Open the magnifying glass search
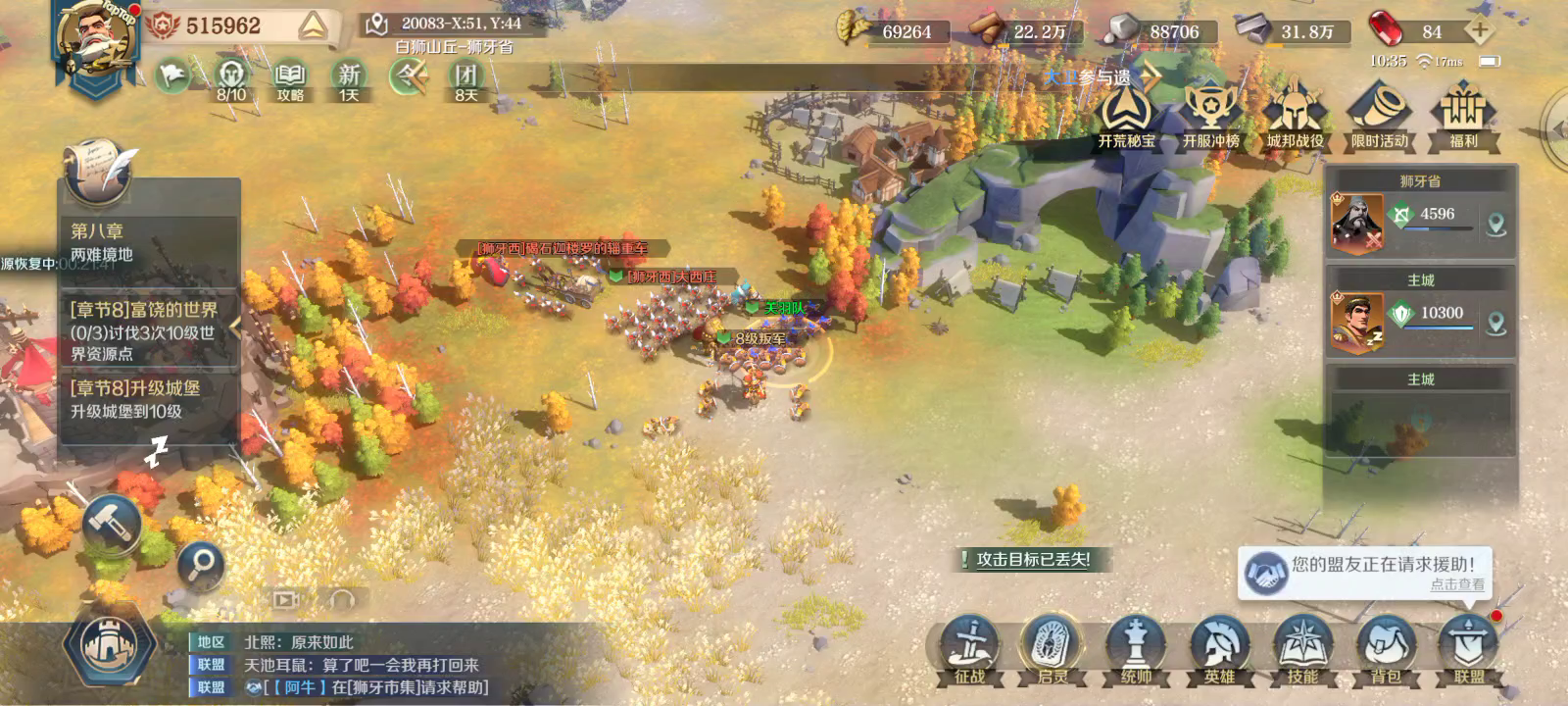Image resolution: width=1568 pixels, height=706 pixels. tap(201, 564)
